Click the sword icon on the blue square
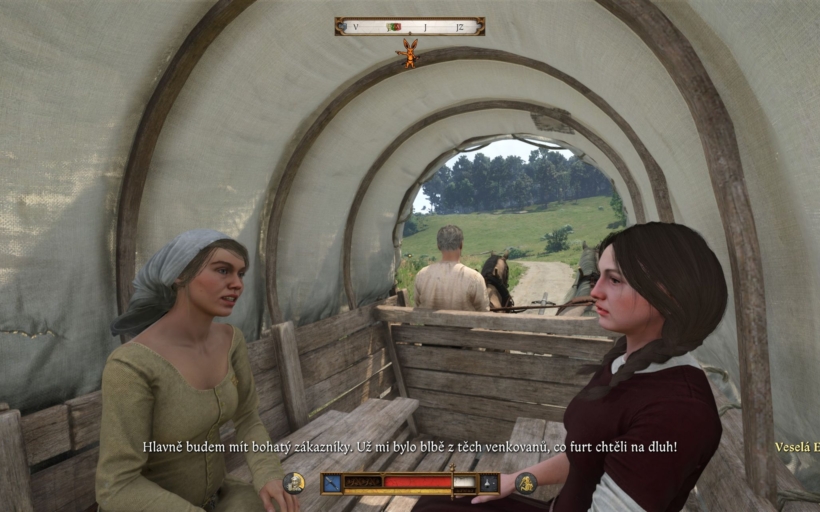The image size is (820, 512). [x=331, y=483]
